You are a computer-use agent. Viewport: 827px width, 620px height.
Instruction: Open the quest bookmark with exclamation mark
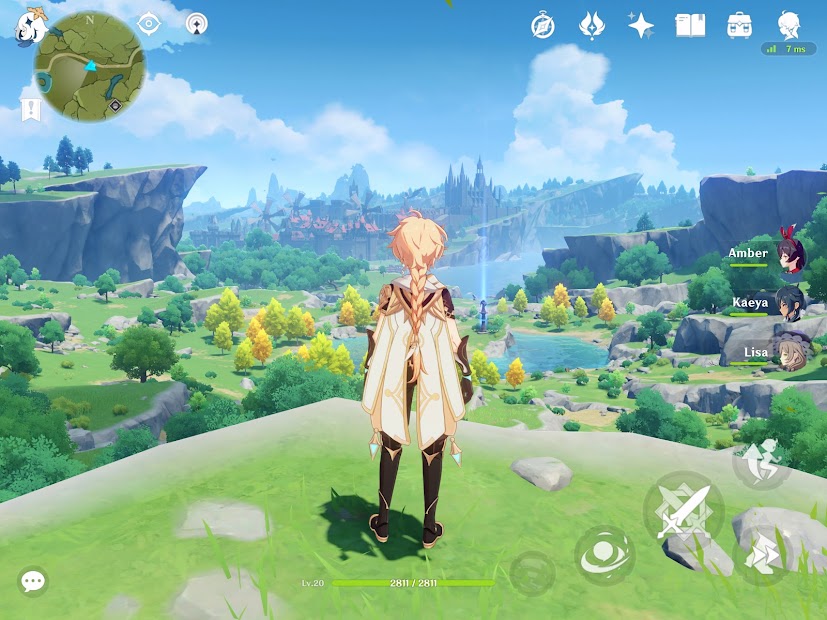pyautogui.click(x=30, y=108)
